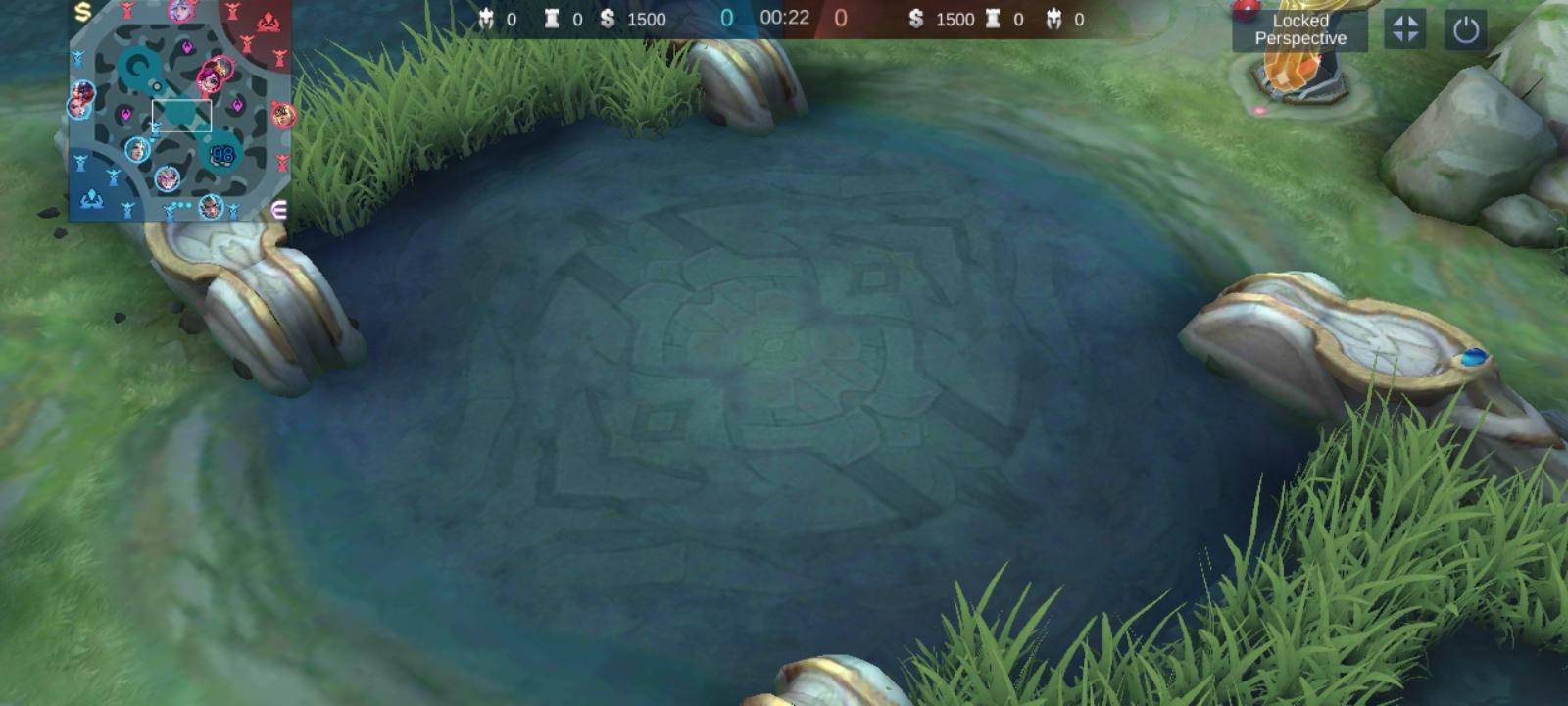
Task: Click the tower icon beside the left team's count
Action: (x=550, y=19)
